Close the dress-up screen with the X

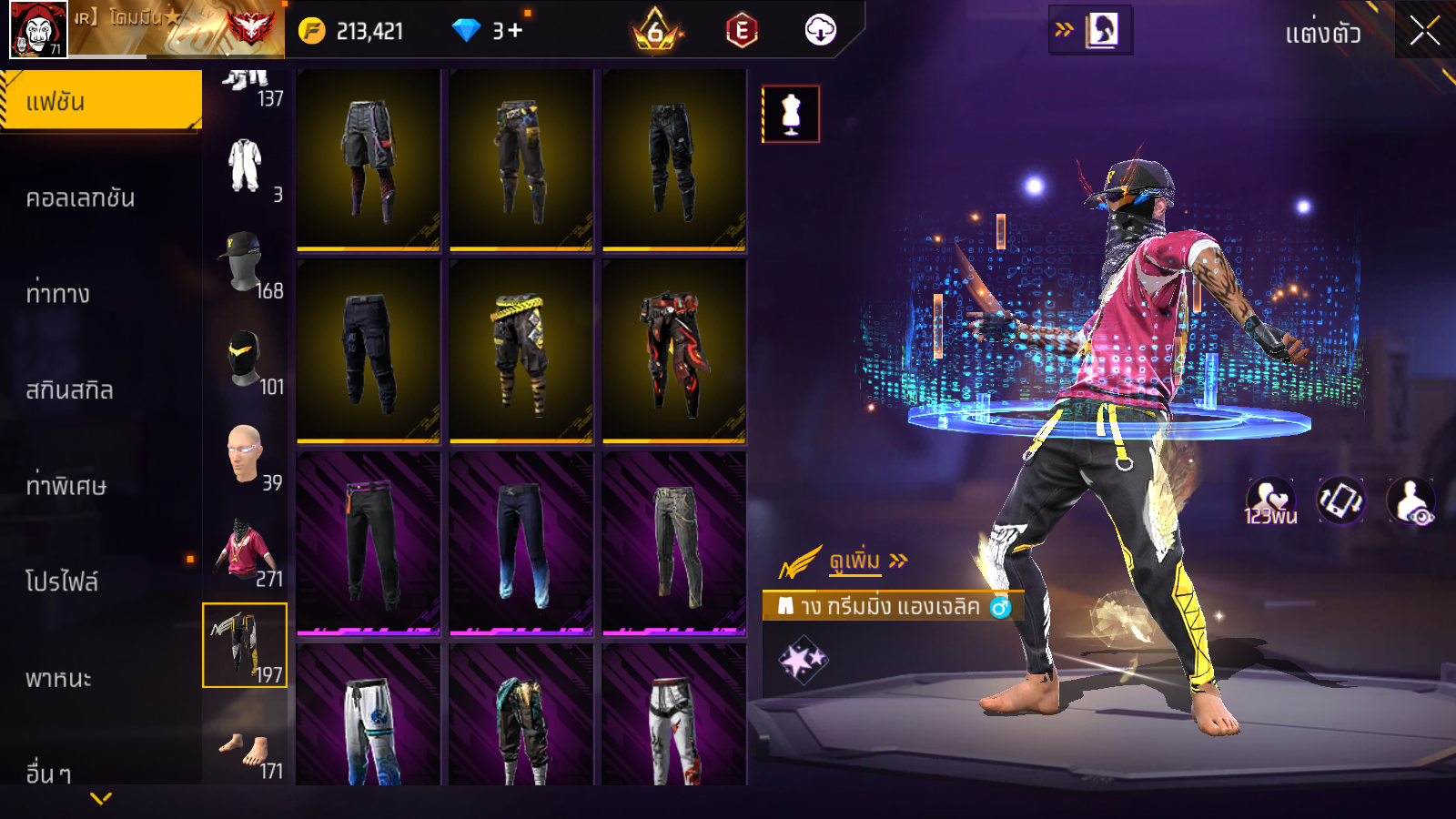coord(1424,32)
